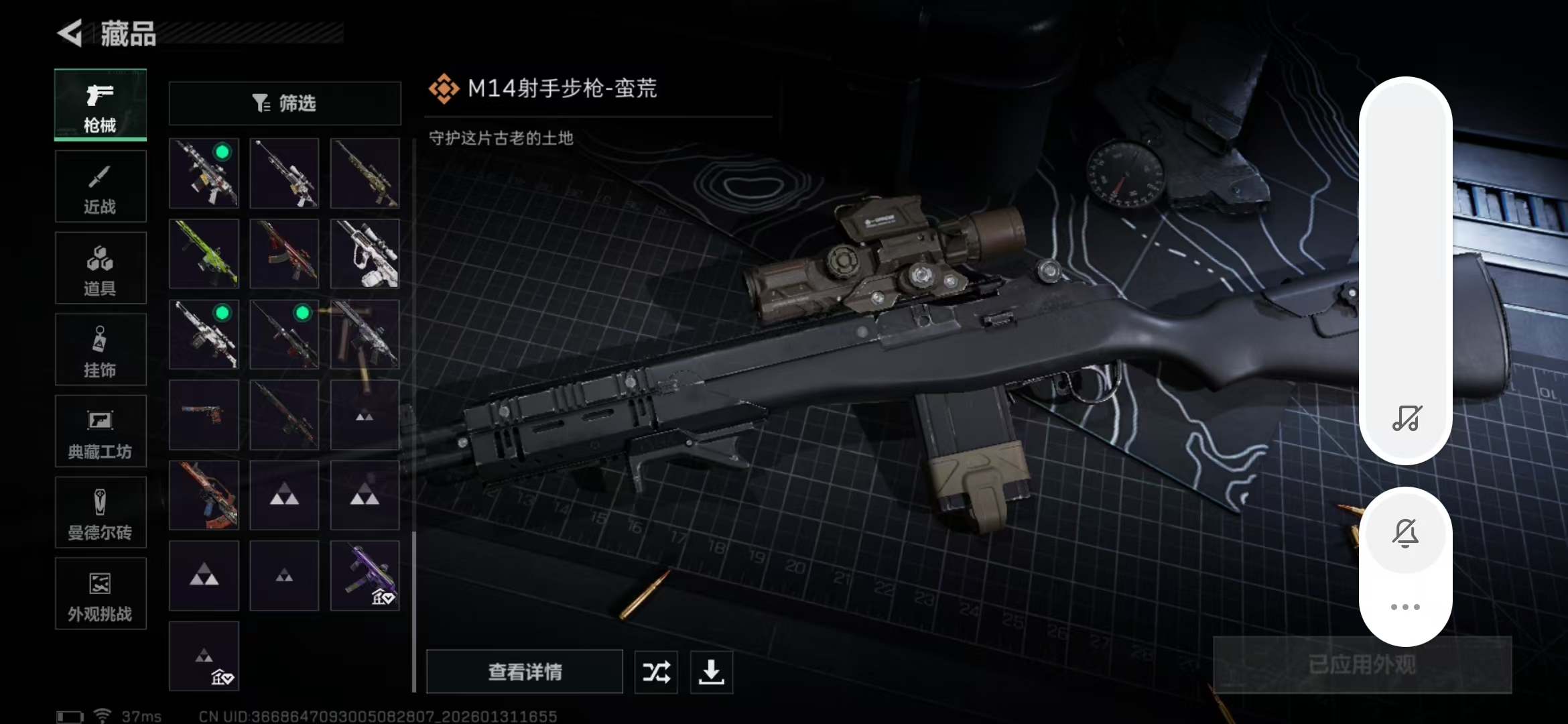This screenshot has width=1568, height=724.
Task: Select the purple SMG skin with heart mark
Action: coord(365,575)
